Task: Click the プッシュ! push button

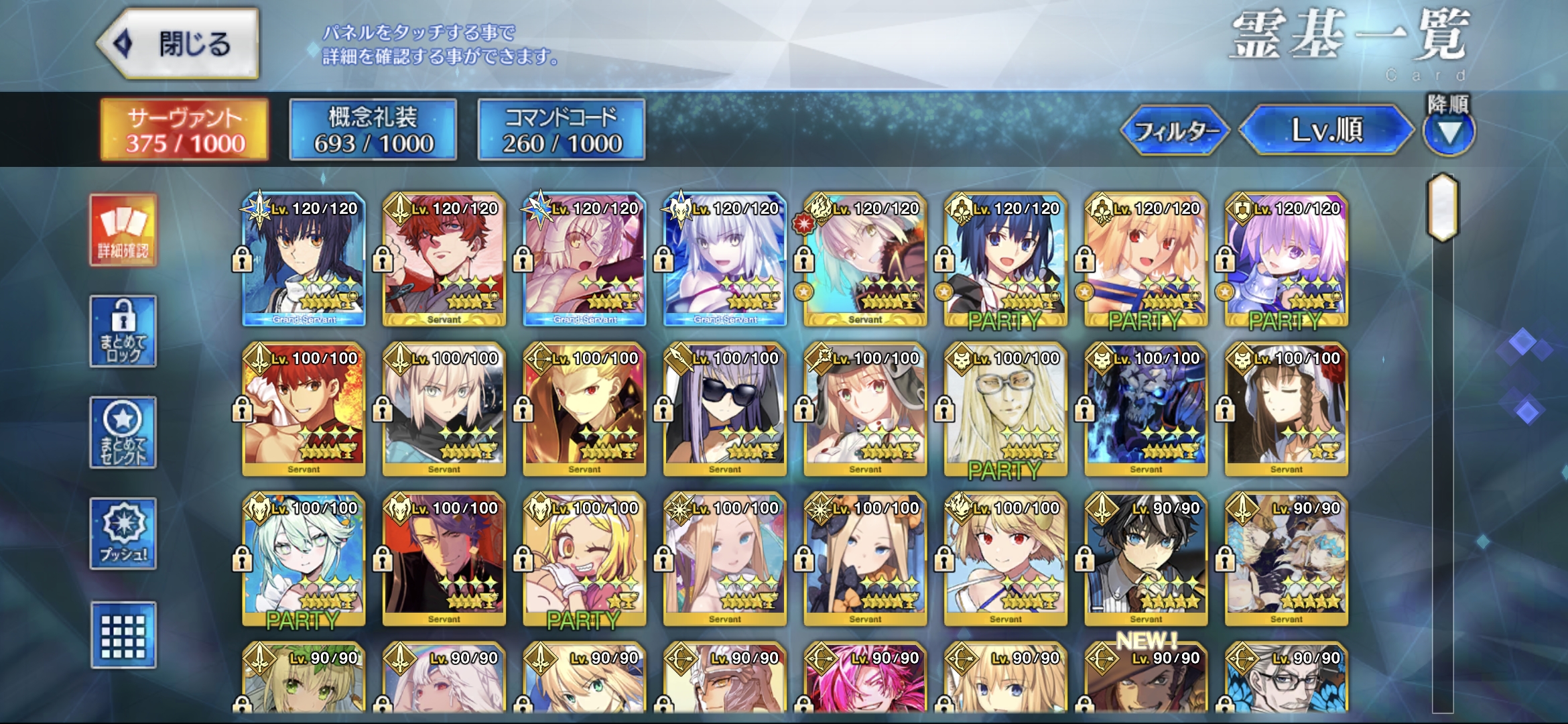Action: [123, 534]
